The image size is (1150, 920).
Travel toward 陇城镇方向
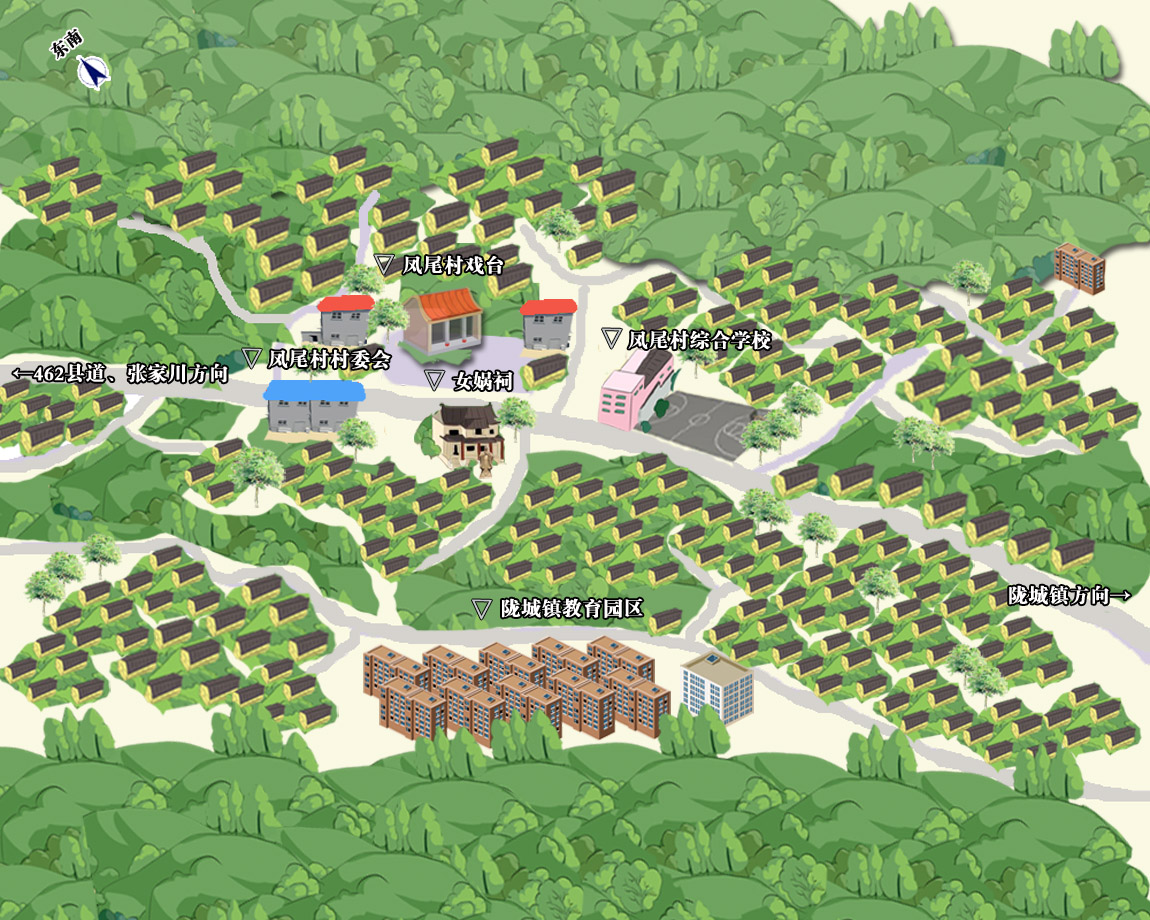point(1069,596)
